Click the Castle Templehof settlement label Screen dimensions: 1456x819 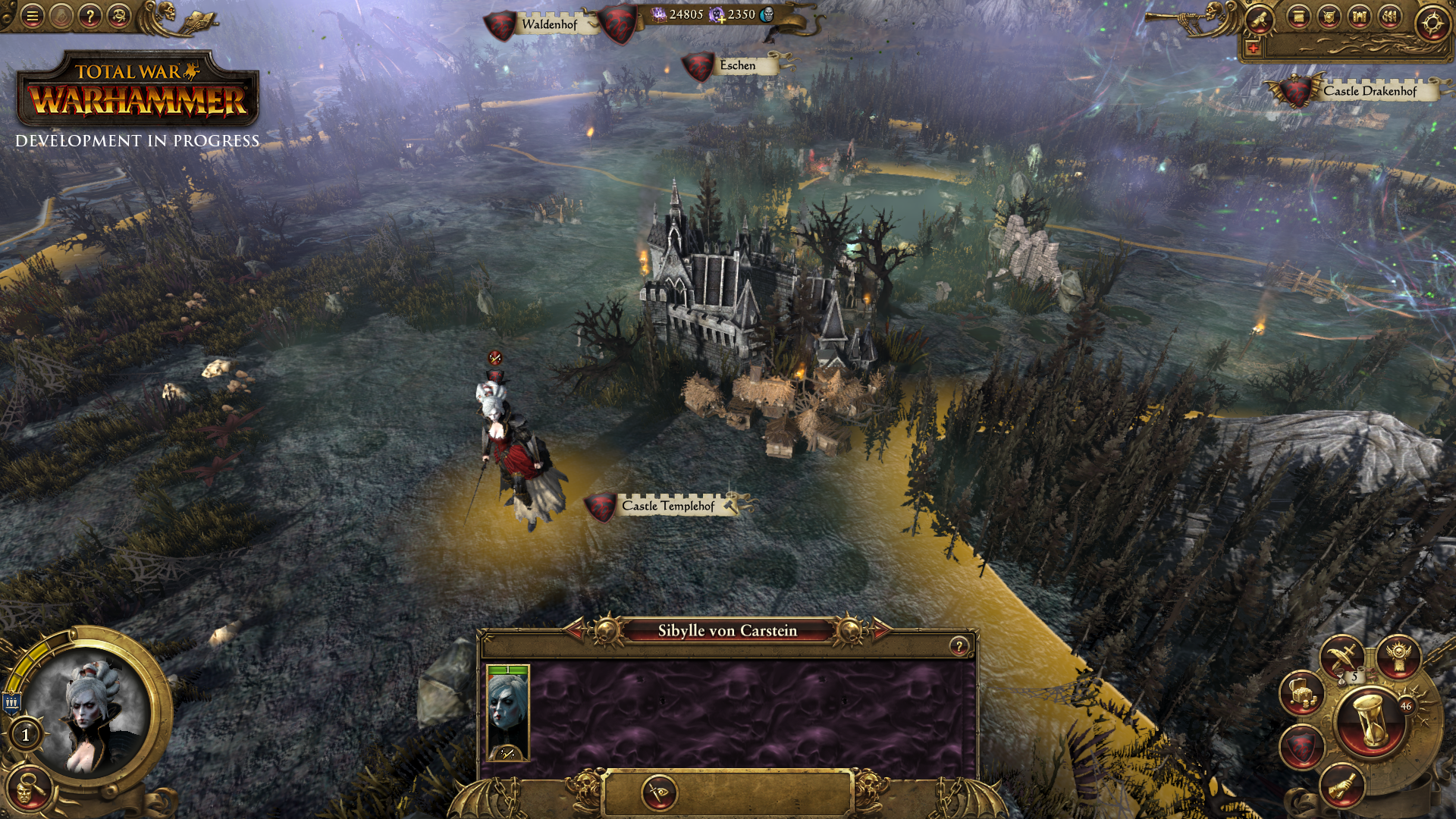pos(668,506)
